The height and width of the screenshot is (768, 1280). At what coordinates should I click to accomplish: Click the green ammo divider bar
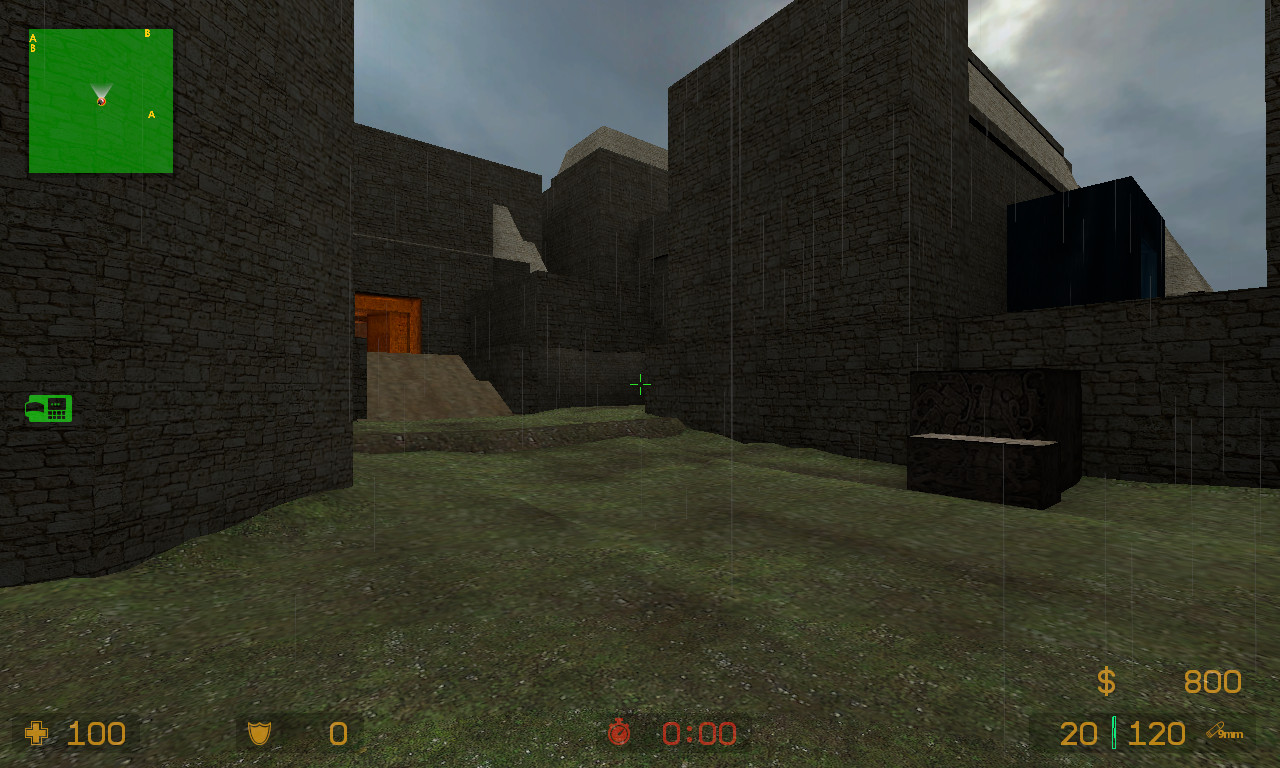pos(1113,734)
